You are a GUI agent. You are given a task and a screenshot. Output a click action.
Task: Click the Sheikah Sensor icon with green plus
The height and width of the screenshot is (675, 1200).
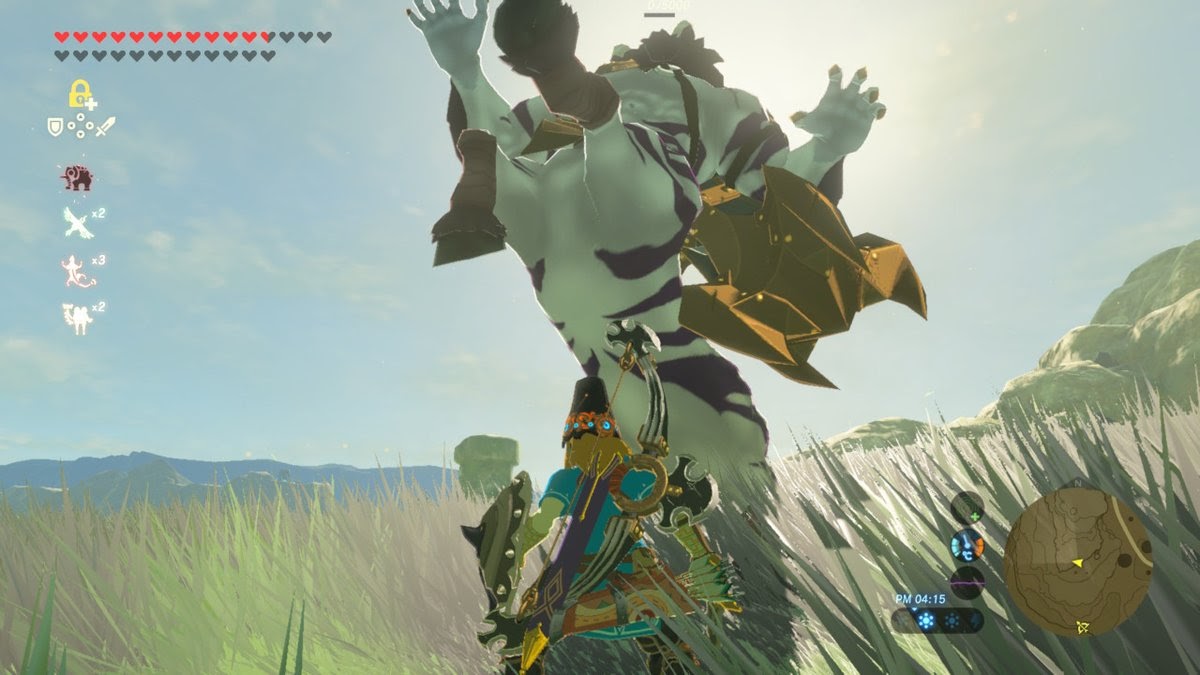coord(967,508)
